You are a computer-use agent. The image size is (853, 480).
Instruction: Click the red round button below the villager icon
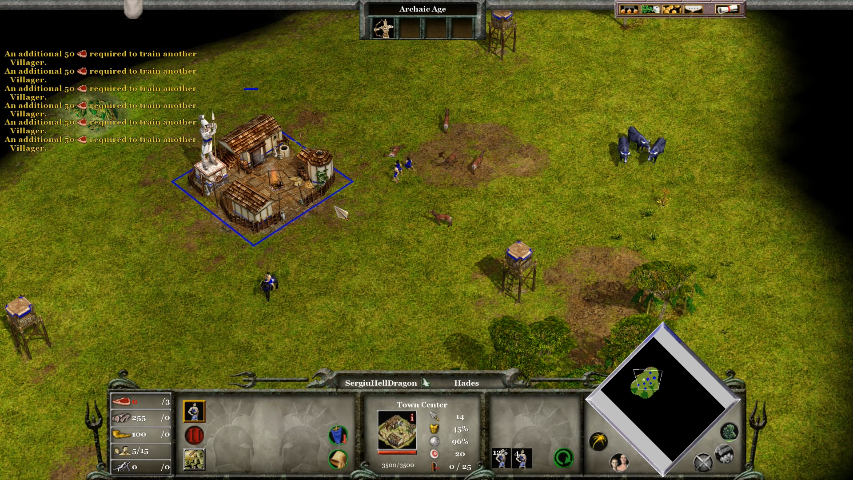(x=195, y=436)
